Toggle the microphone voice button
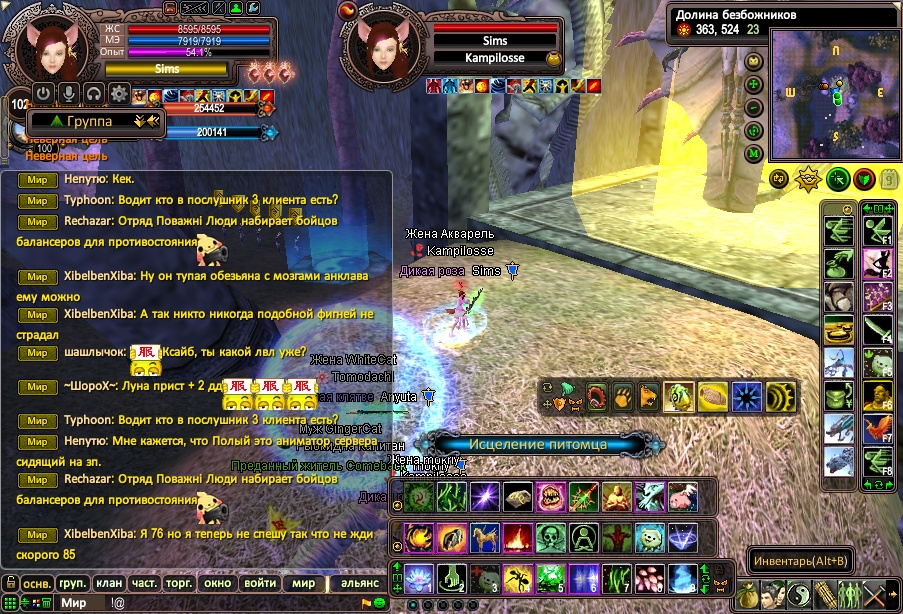Viewport: 903px width, 614px height. point(69,94)
